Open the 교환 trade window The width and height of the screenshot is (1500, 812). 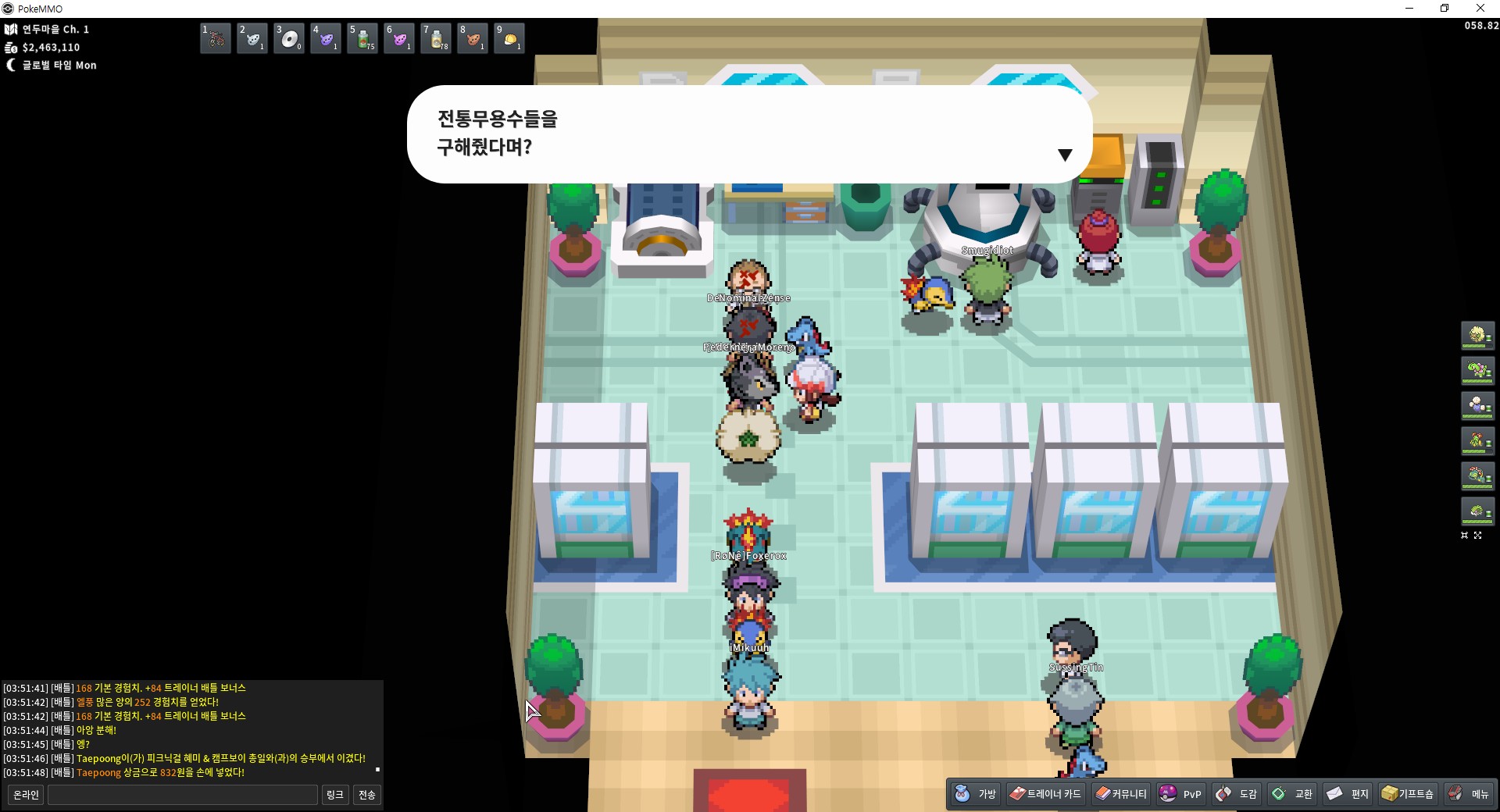(x=1292, y=794)
